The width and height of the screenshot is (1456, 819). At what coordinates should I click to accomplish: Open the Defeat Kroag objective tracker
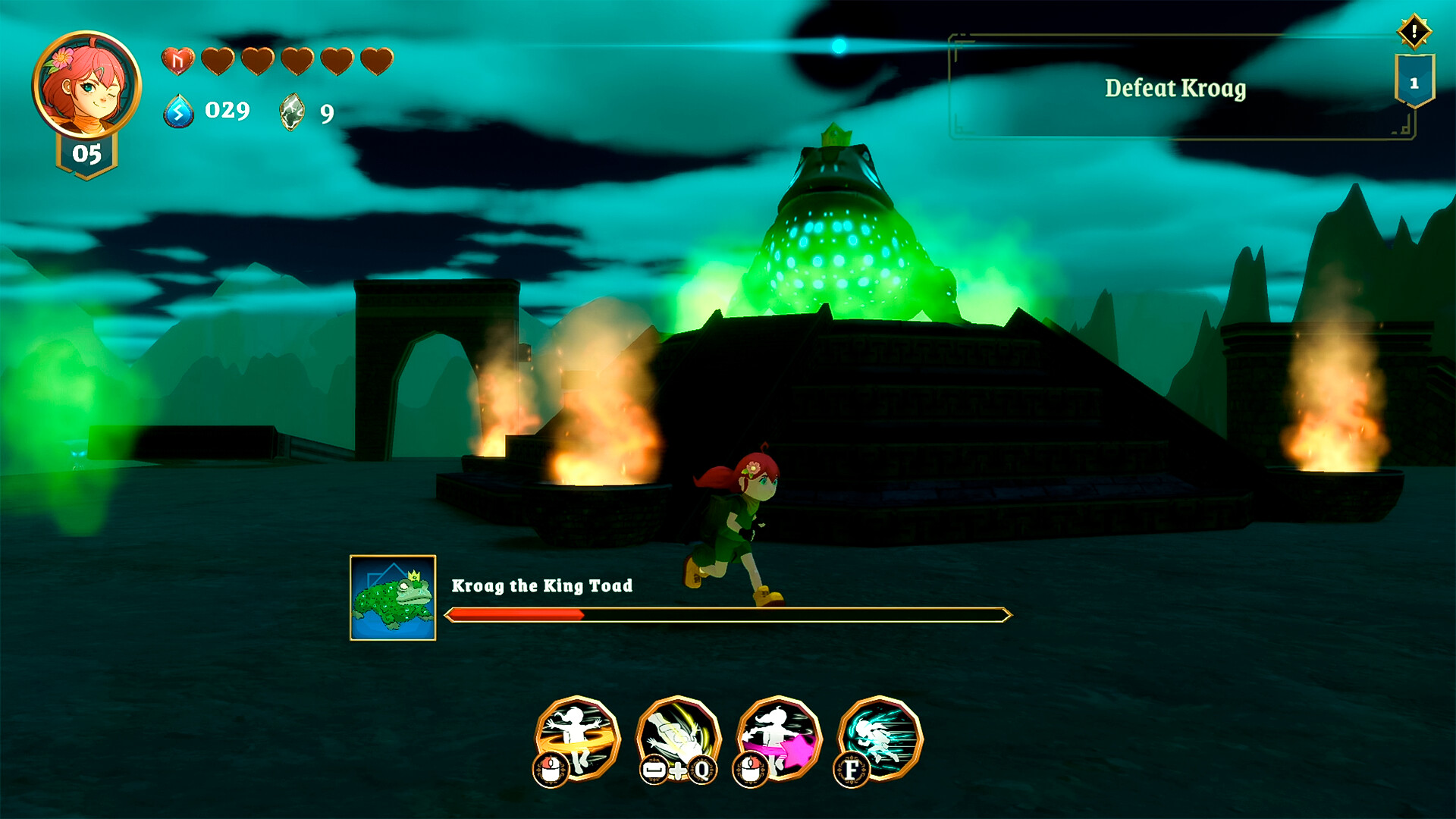1174,88
